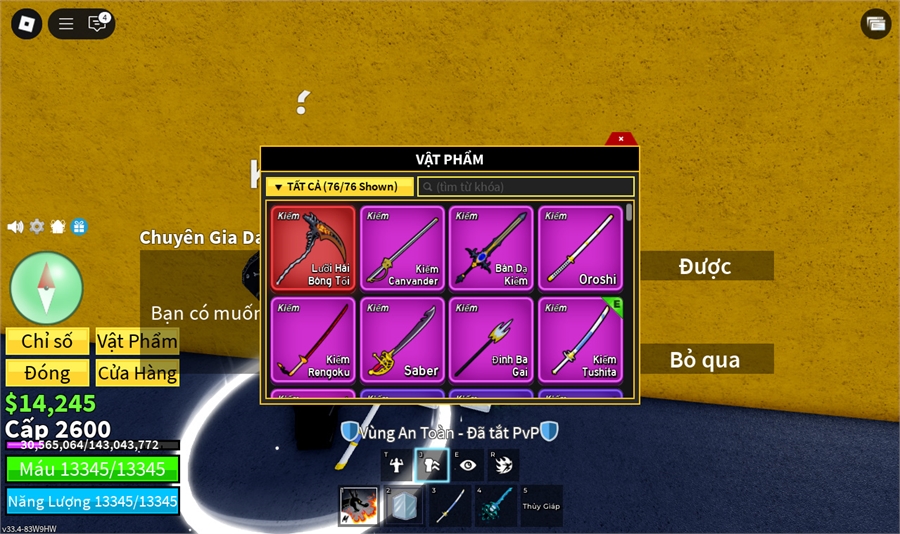The height and width of the screenshot is (534, 900).
Task: Select the Saber sword slot
Action: 402,339
